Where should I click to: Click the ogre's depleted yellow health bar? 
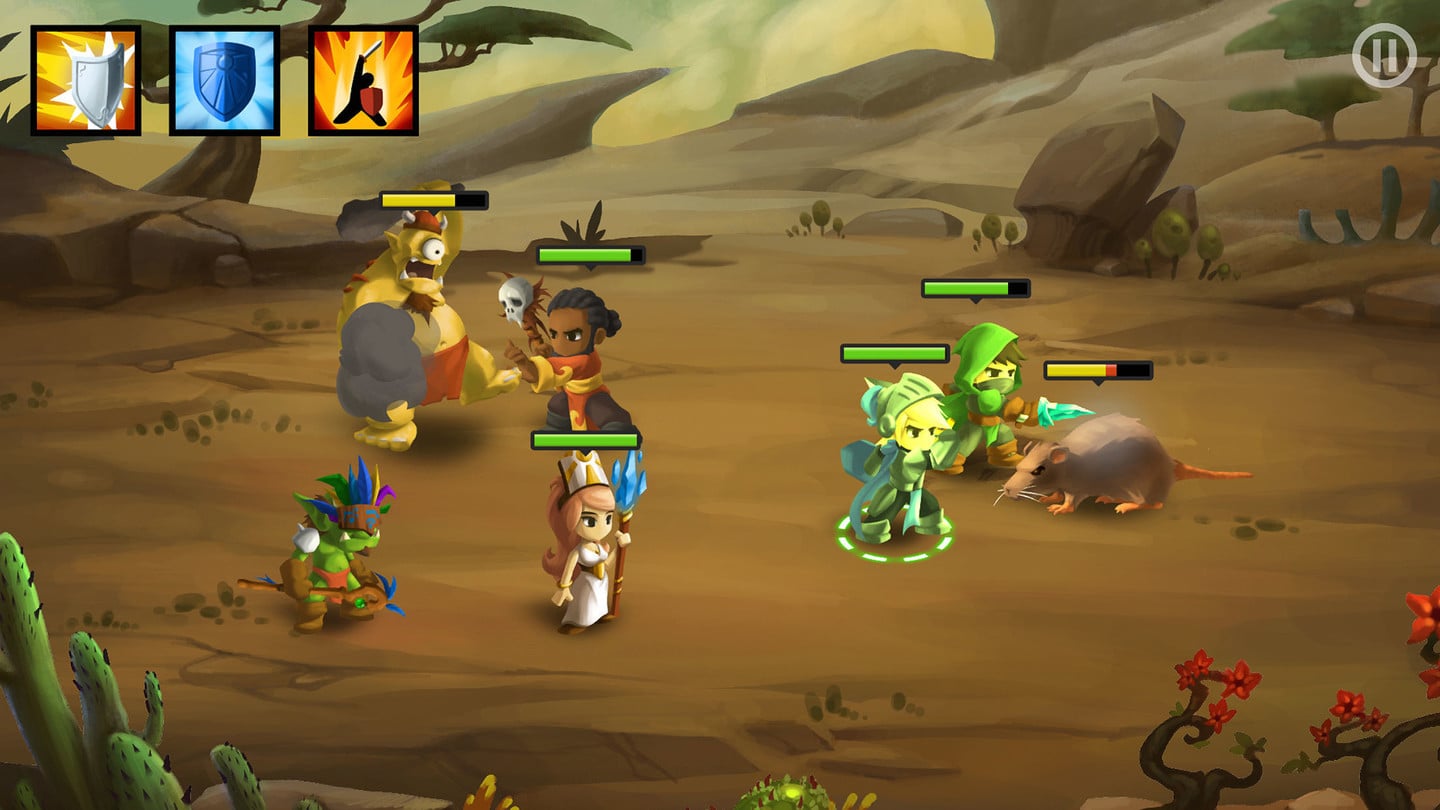[432, 200]
